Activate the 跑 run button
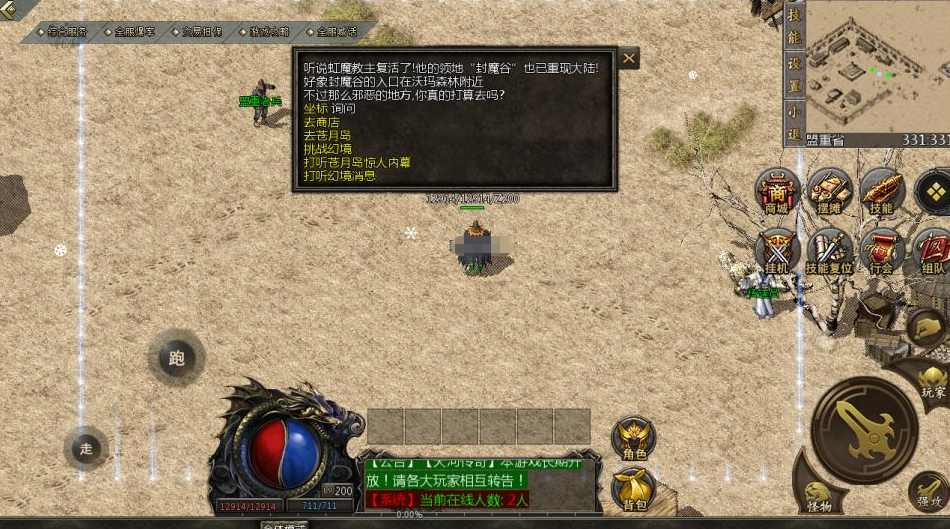 (177, 358)
